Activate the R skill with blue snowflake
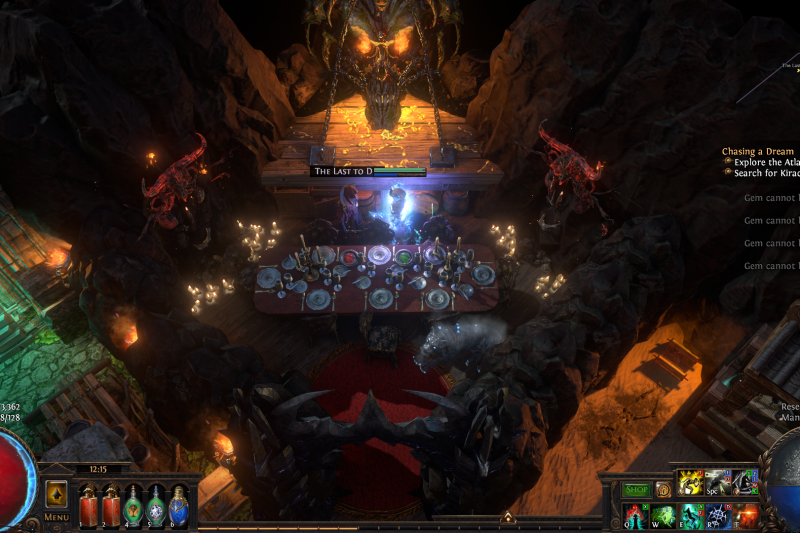 pyautogui.click(x=717, y=516)
